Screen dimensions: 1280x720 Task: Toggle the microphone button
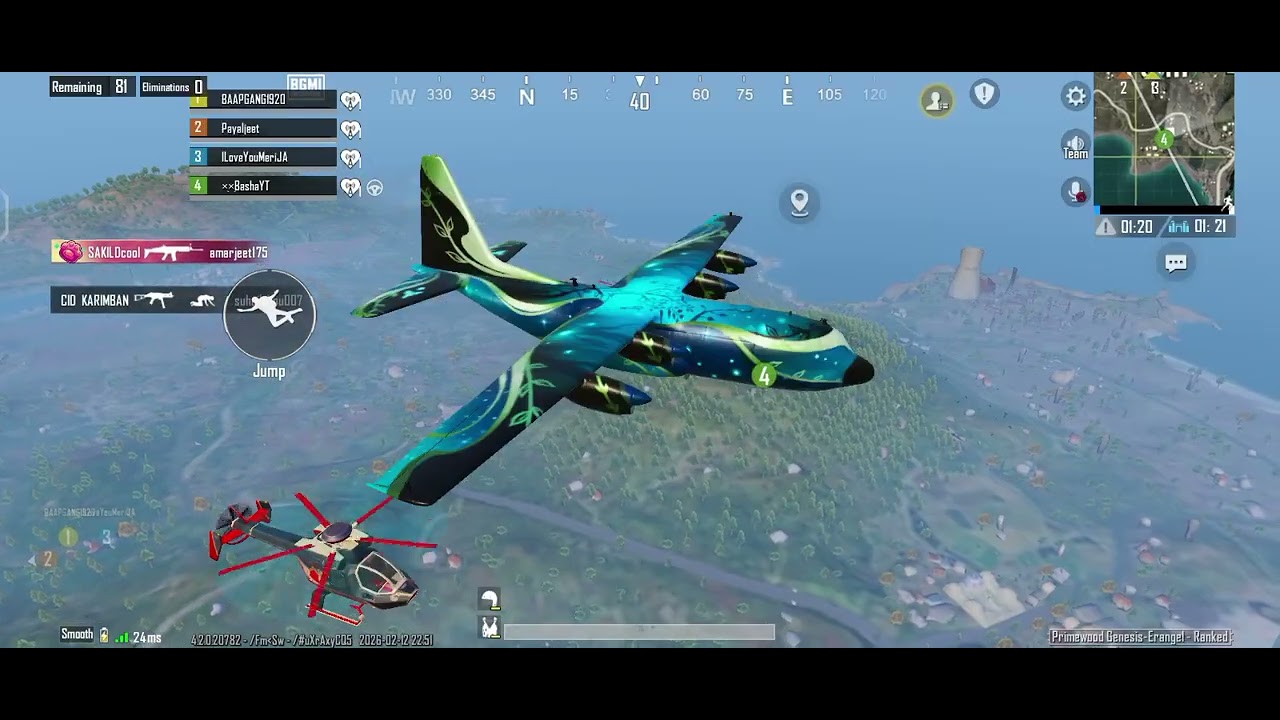click(x=1075, y=191)
